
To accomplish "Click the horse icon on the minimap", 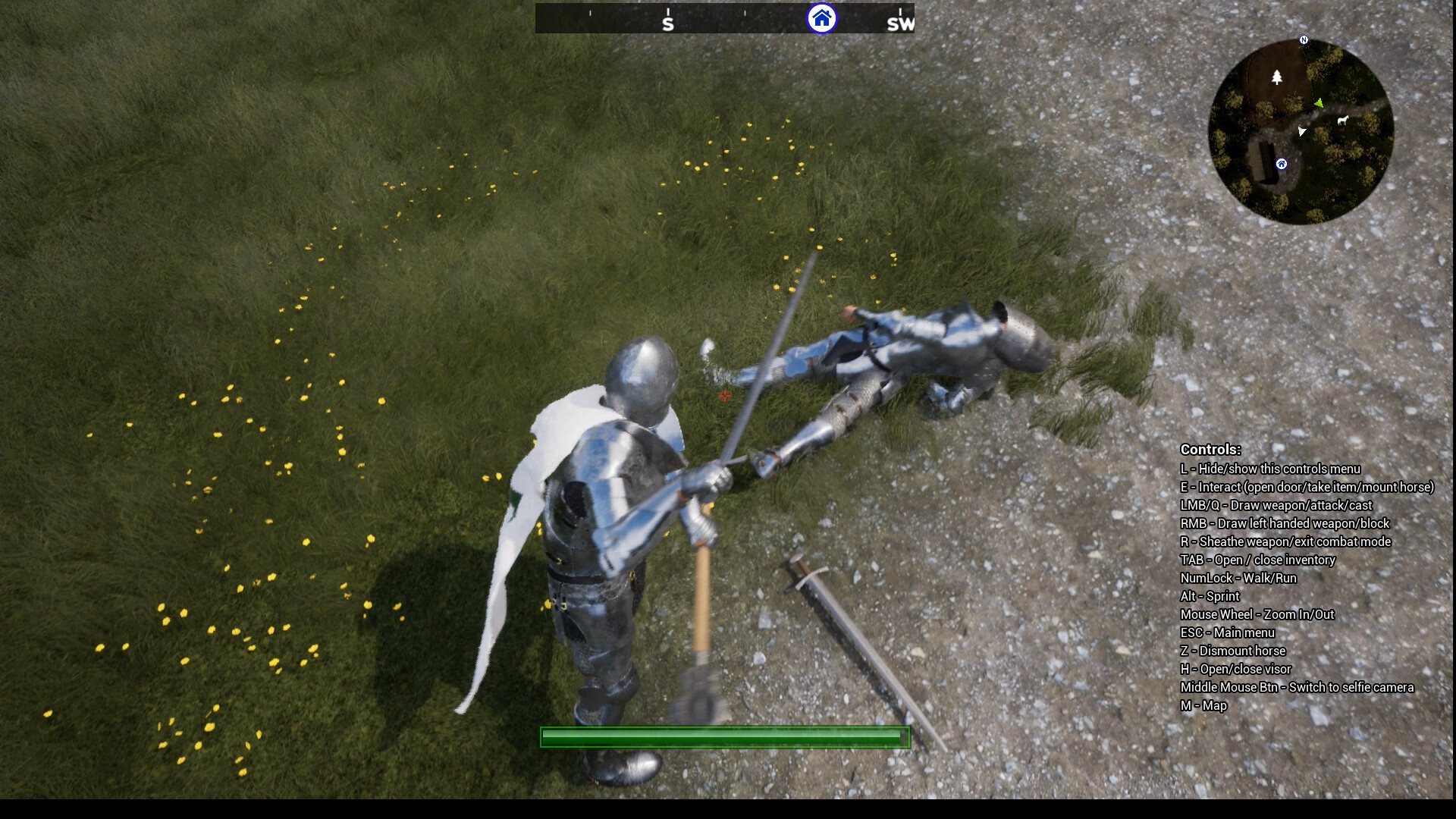I will click(x=1342, y=121).
